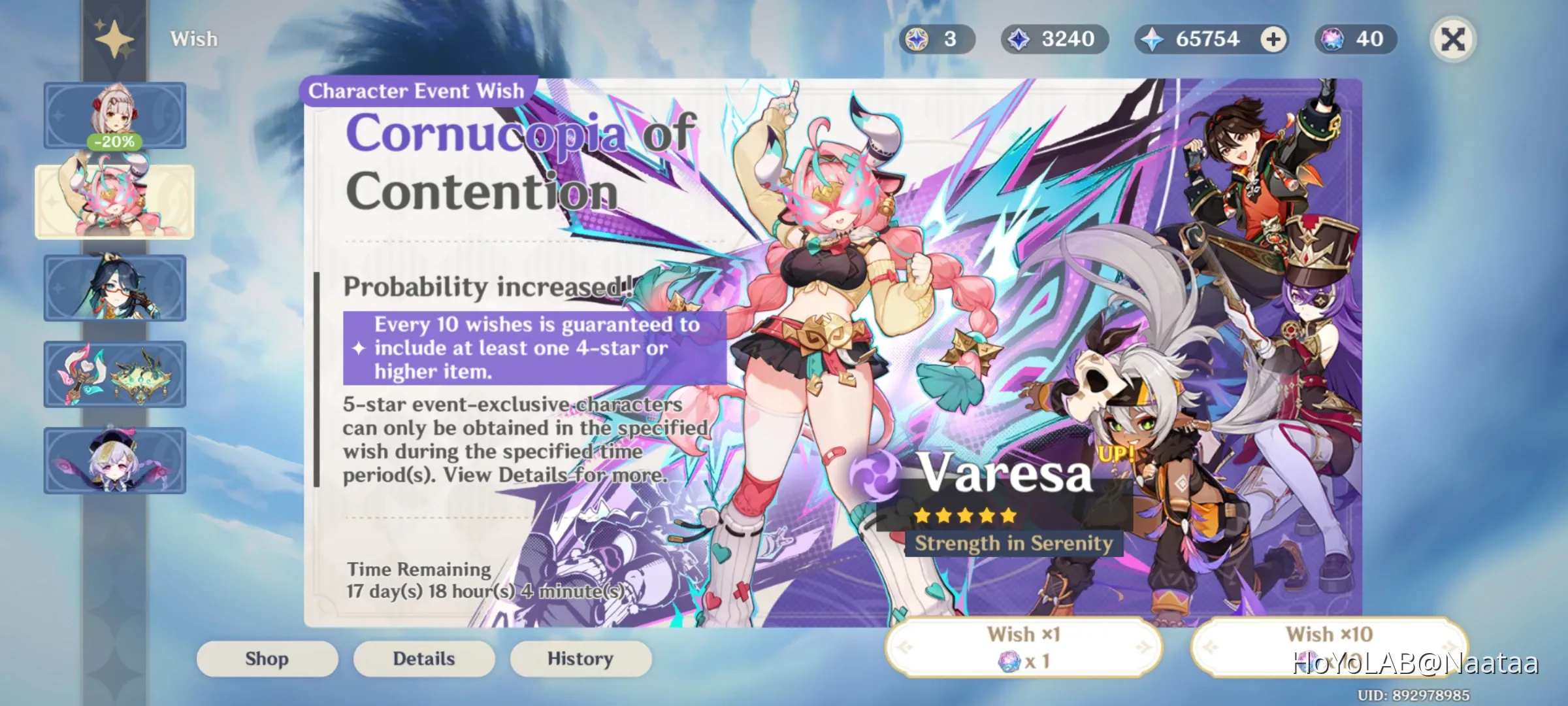Open Primogem top-up with the plus icon
The image size is (1568, 706).
point(1270,39)
